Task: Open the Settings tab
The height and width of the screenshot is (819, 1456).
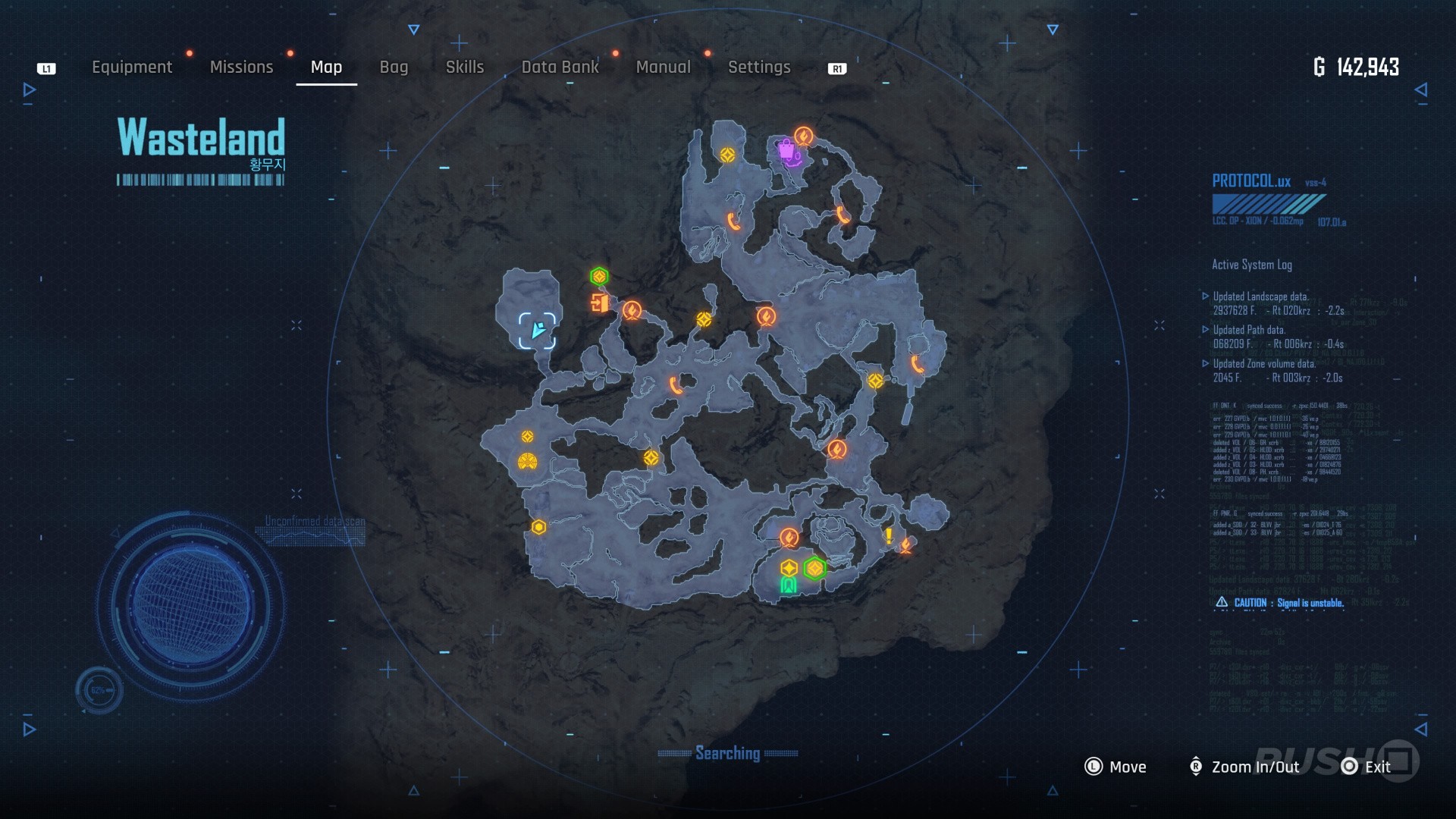Action: coord(759,67)
